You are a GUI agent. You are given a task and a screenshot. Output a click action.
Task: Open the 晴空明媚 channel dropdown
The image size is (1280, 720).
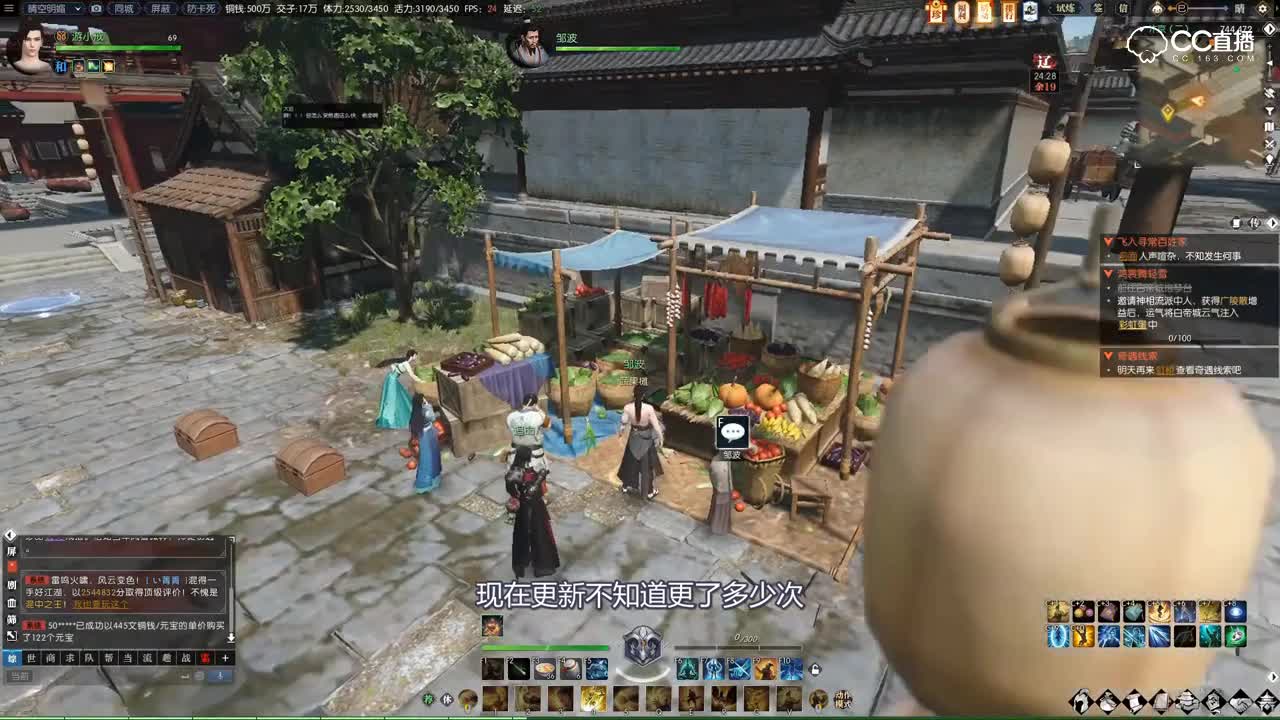click(78, 9)
